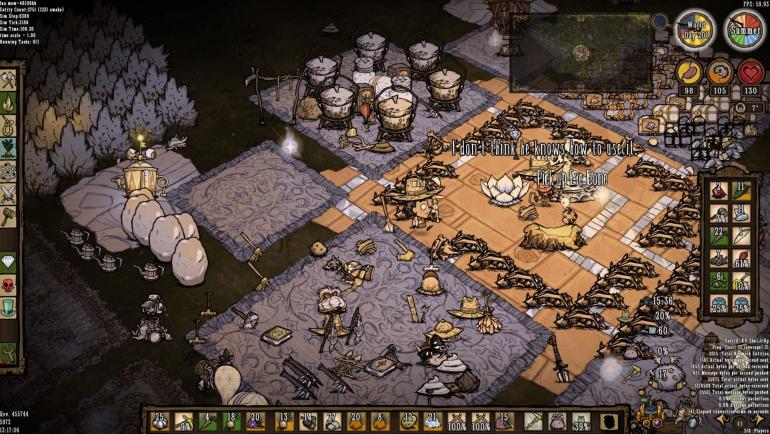770x434 pixels.
Task: Select the Survival rope-trap crafting tab
Action: tap(8, 129)
